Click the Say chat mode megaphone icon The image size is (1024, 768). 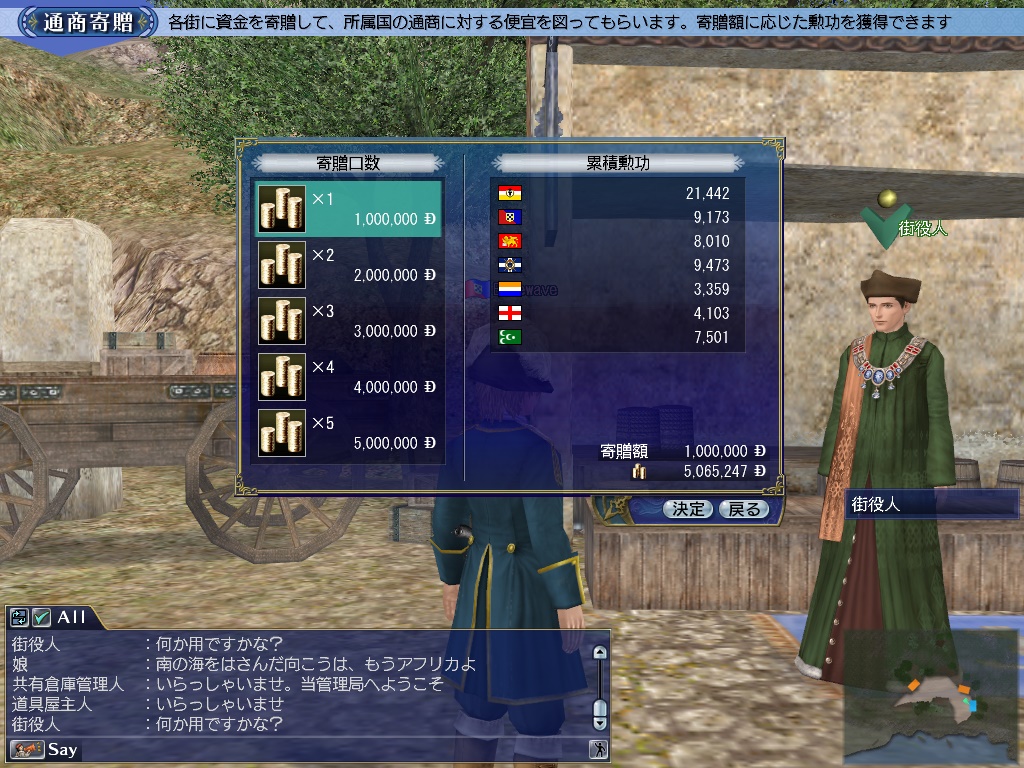[26, 749]
